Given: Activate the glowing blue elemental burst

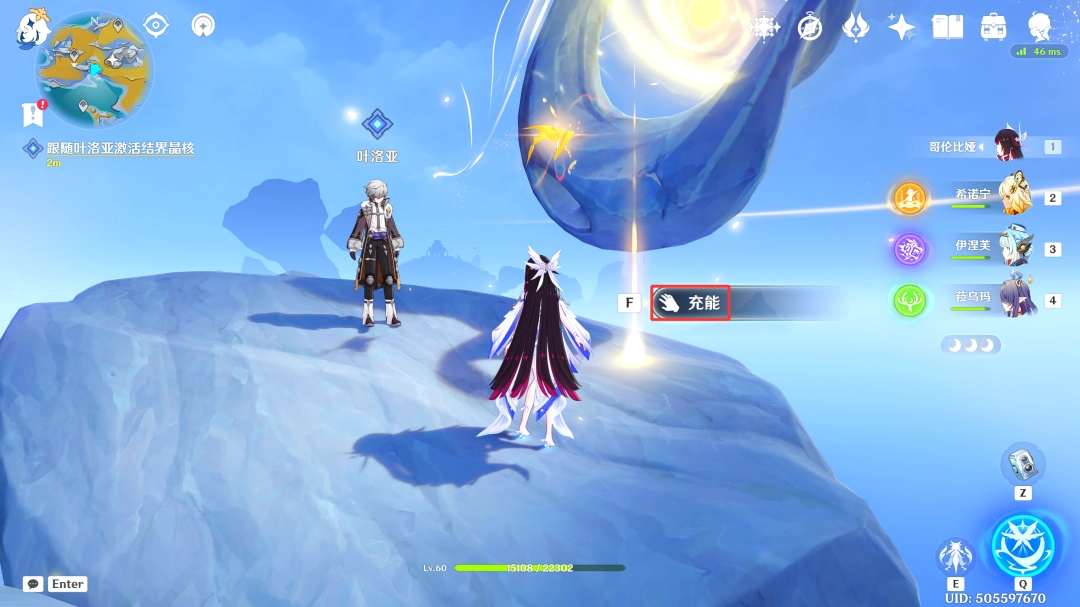Looking at the screenshot, I should [1022, 546].
